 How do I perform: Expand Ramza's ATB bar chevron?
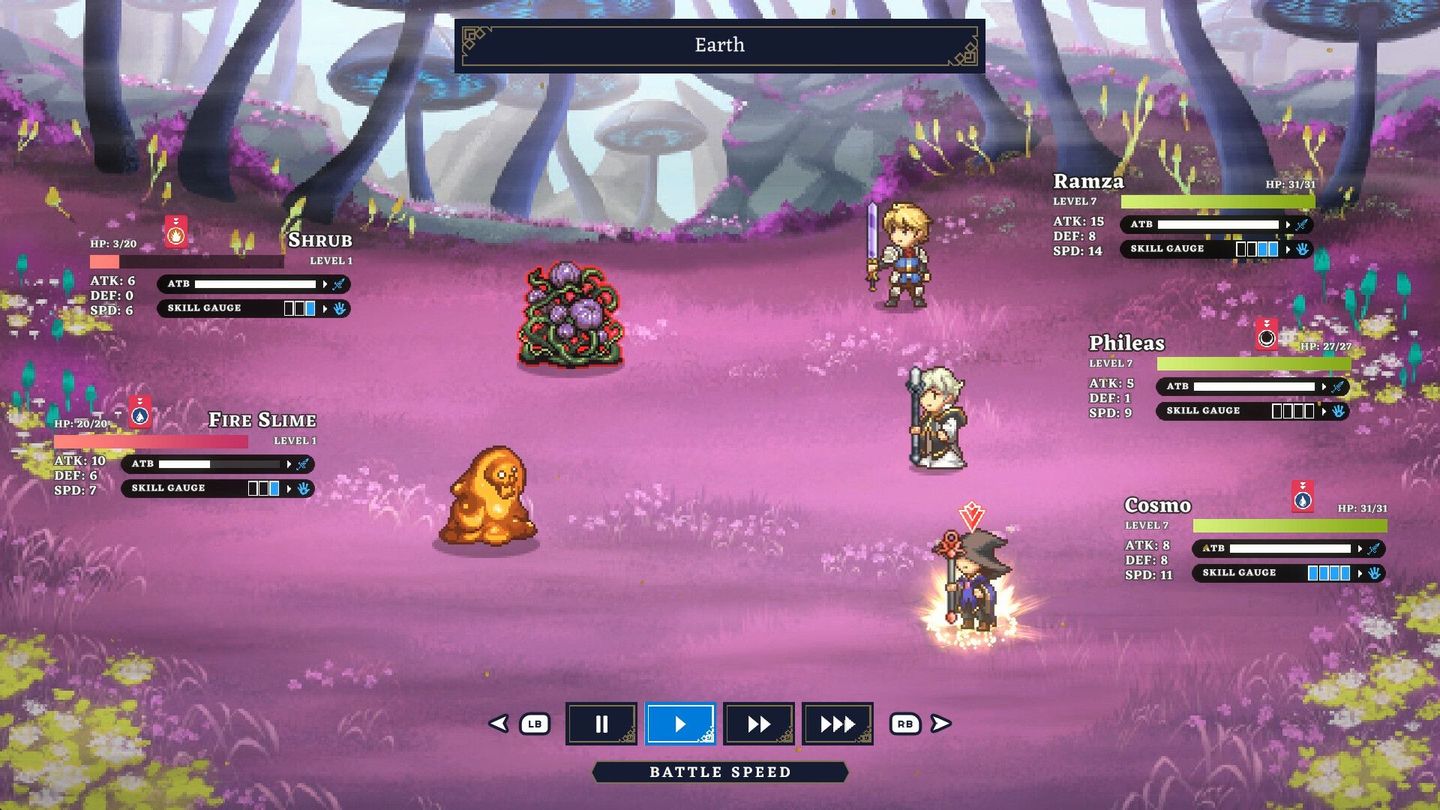tap(1287, 224)
